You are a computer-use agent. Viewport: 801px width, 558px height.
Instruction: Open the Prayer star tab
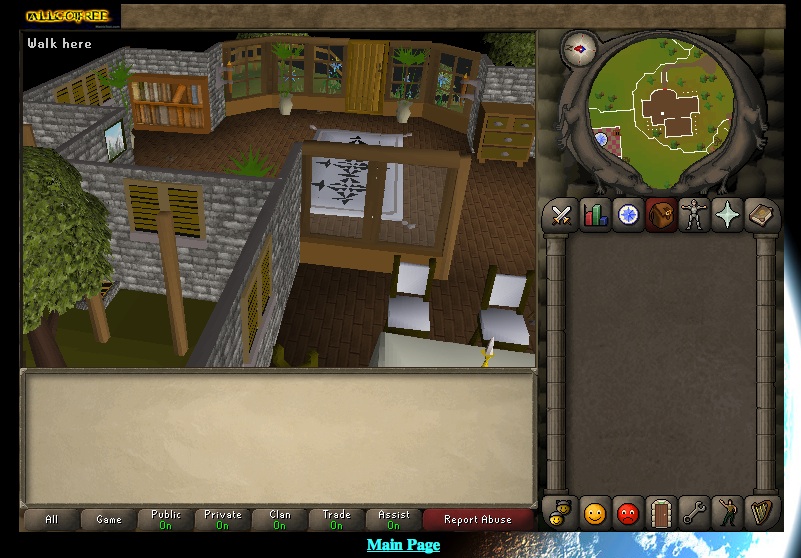(727, 215)
